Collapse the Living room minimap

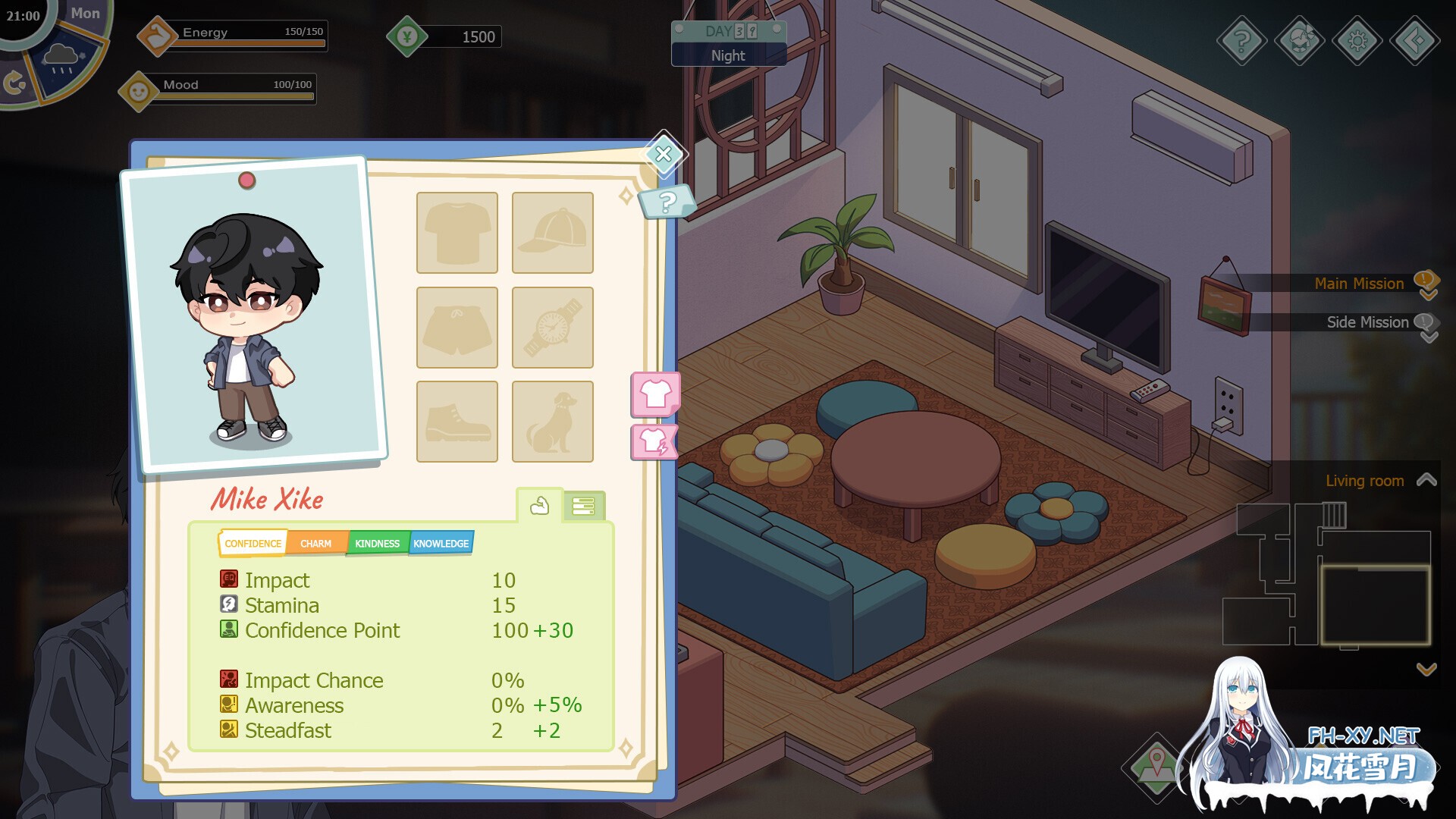(1426, 480)
